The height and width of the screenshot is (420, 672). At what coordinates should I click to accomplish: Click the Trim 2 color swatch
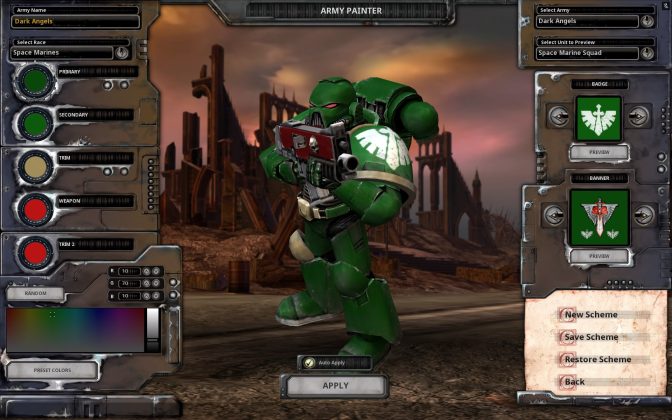click(x=36, y=251)
